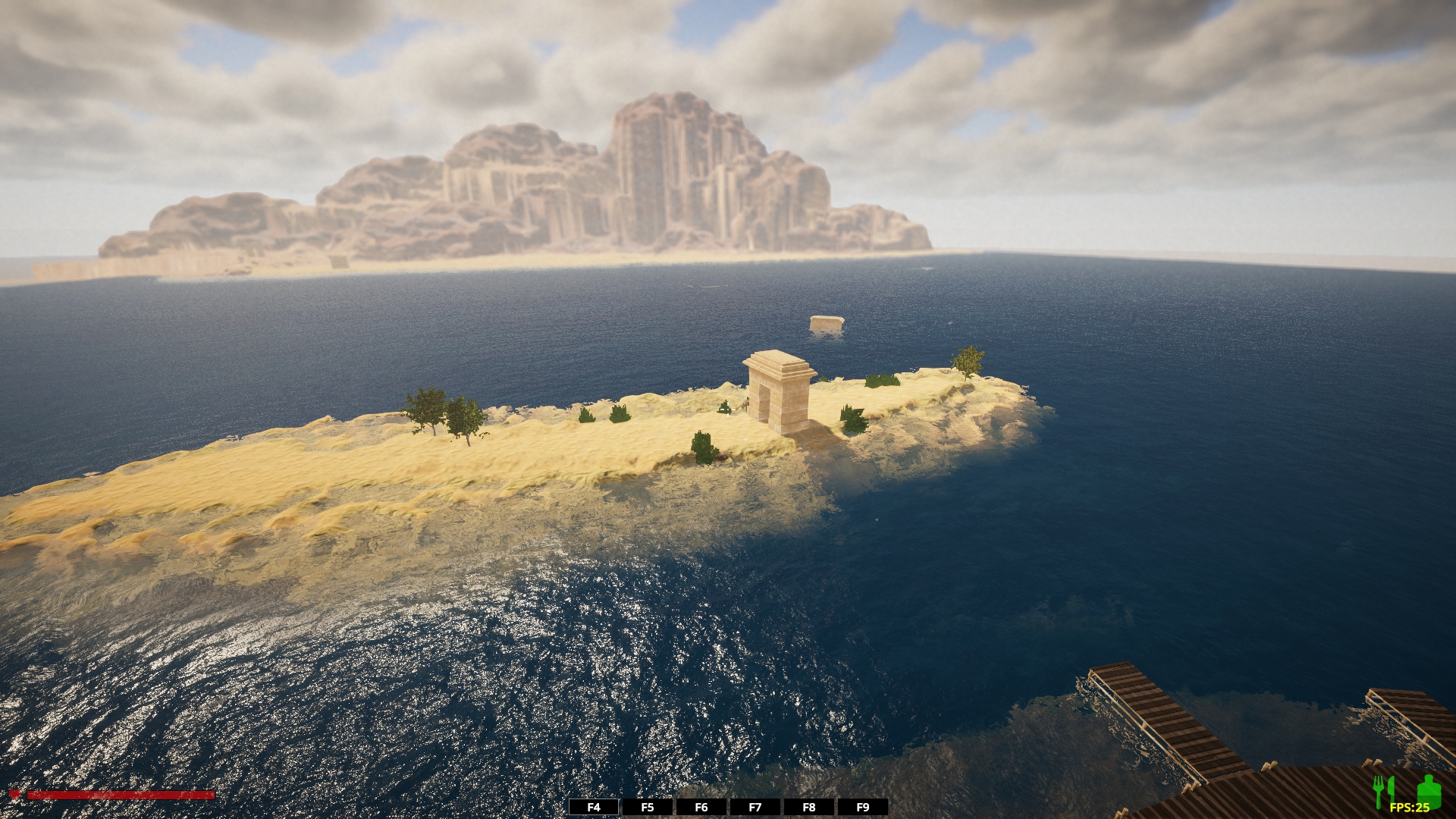This screenshot has width=1456, height=819.
Task: Activate the F6 hotbar slot
Action: coord(701,808)
